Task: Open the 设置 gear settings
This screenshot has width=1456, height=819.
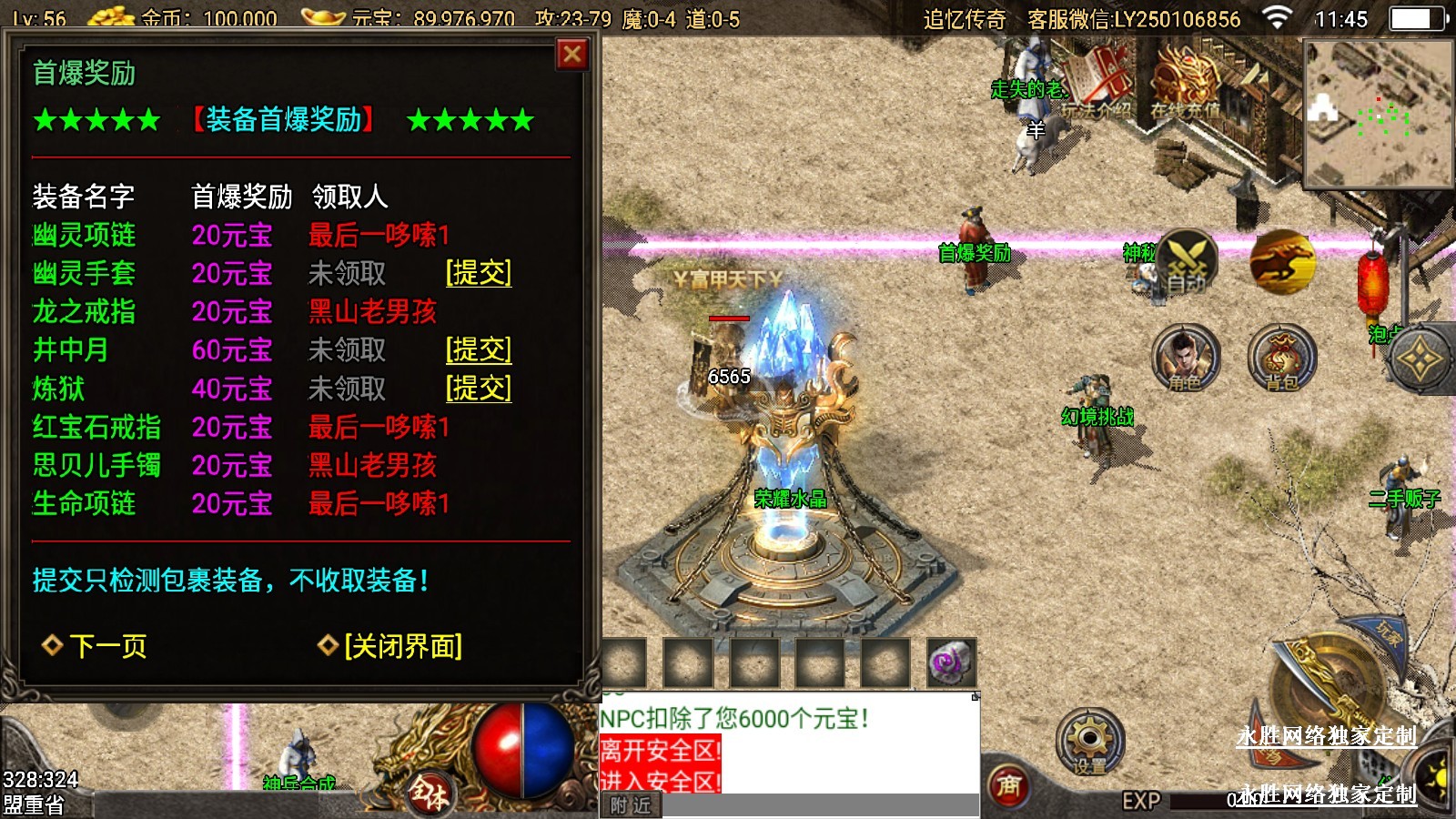Action: 1089,742
